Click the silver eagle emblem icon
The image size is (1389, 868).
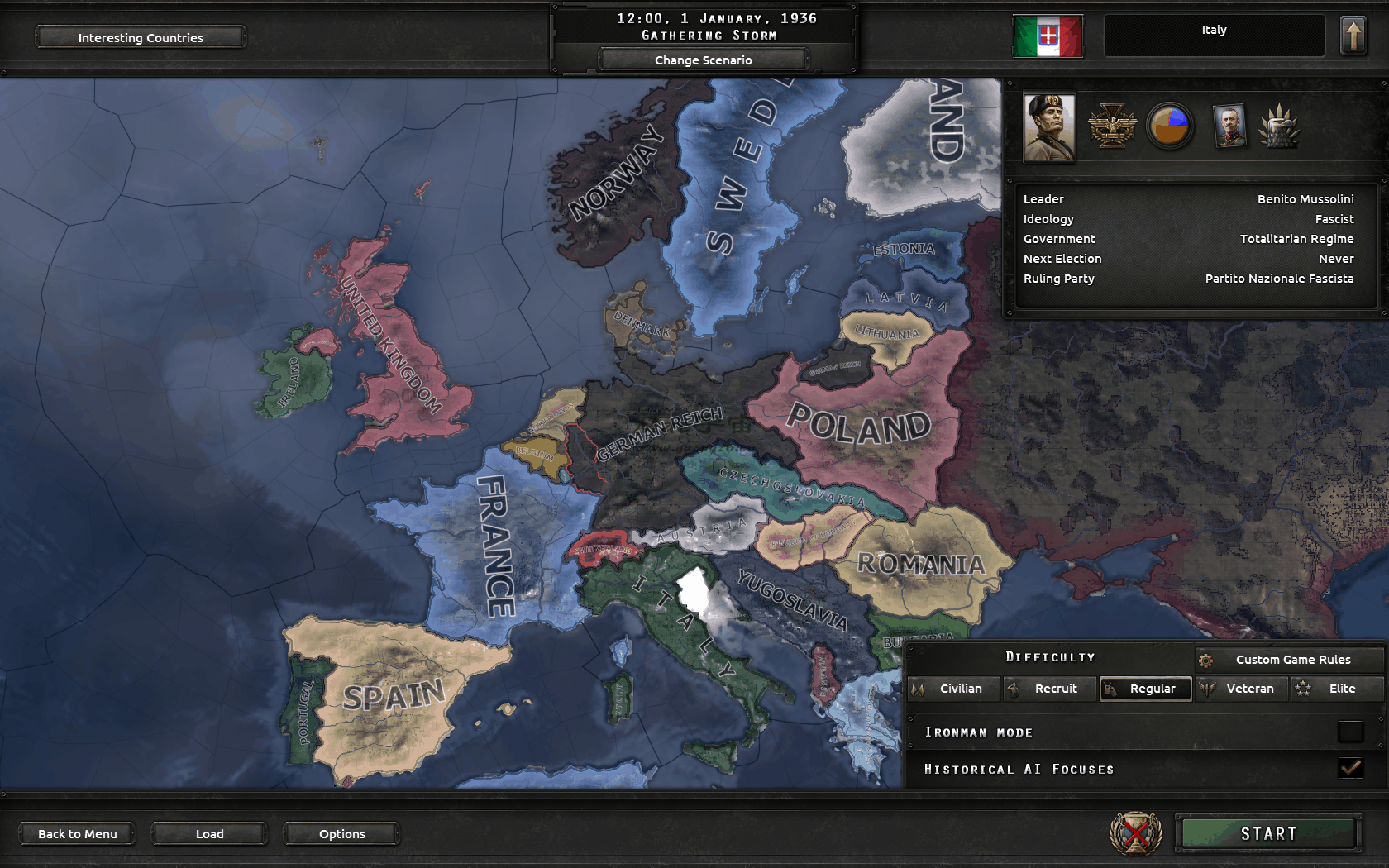click(x=1280, y=125)
